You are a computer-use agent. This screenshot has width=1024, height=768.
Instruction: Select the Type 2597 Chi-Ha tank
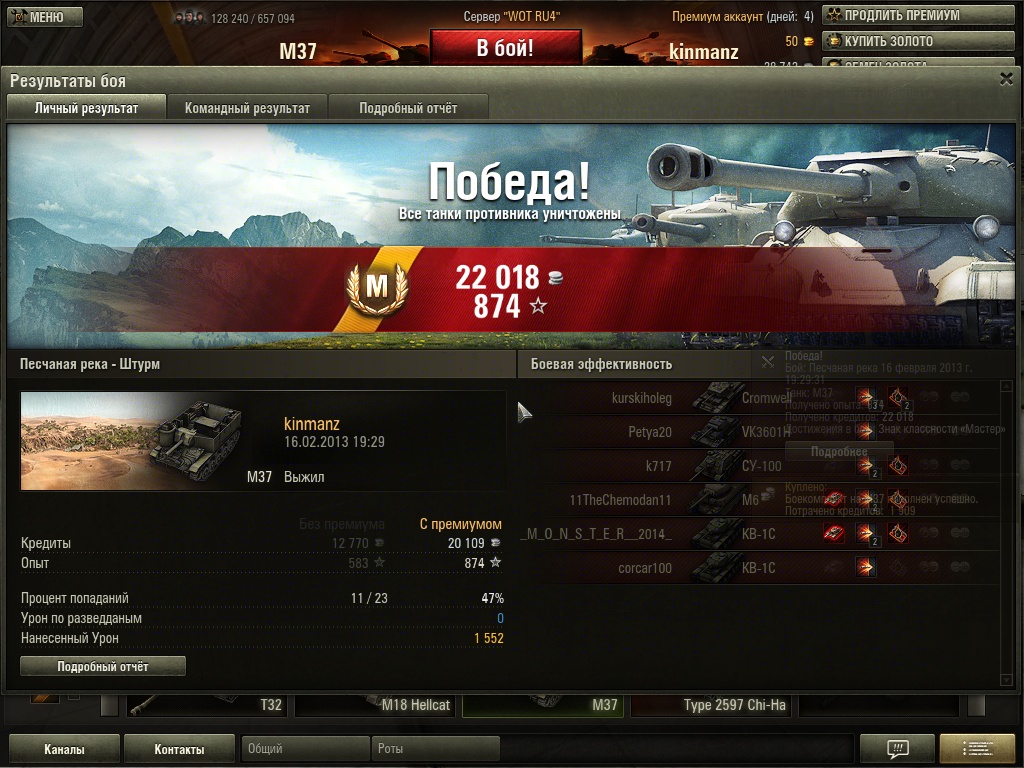click(x=712, y=705)
